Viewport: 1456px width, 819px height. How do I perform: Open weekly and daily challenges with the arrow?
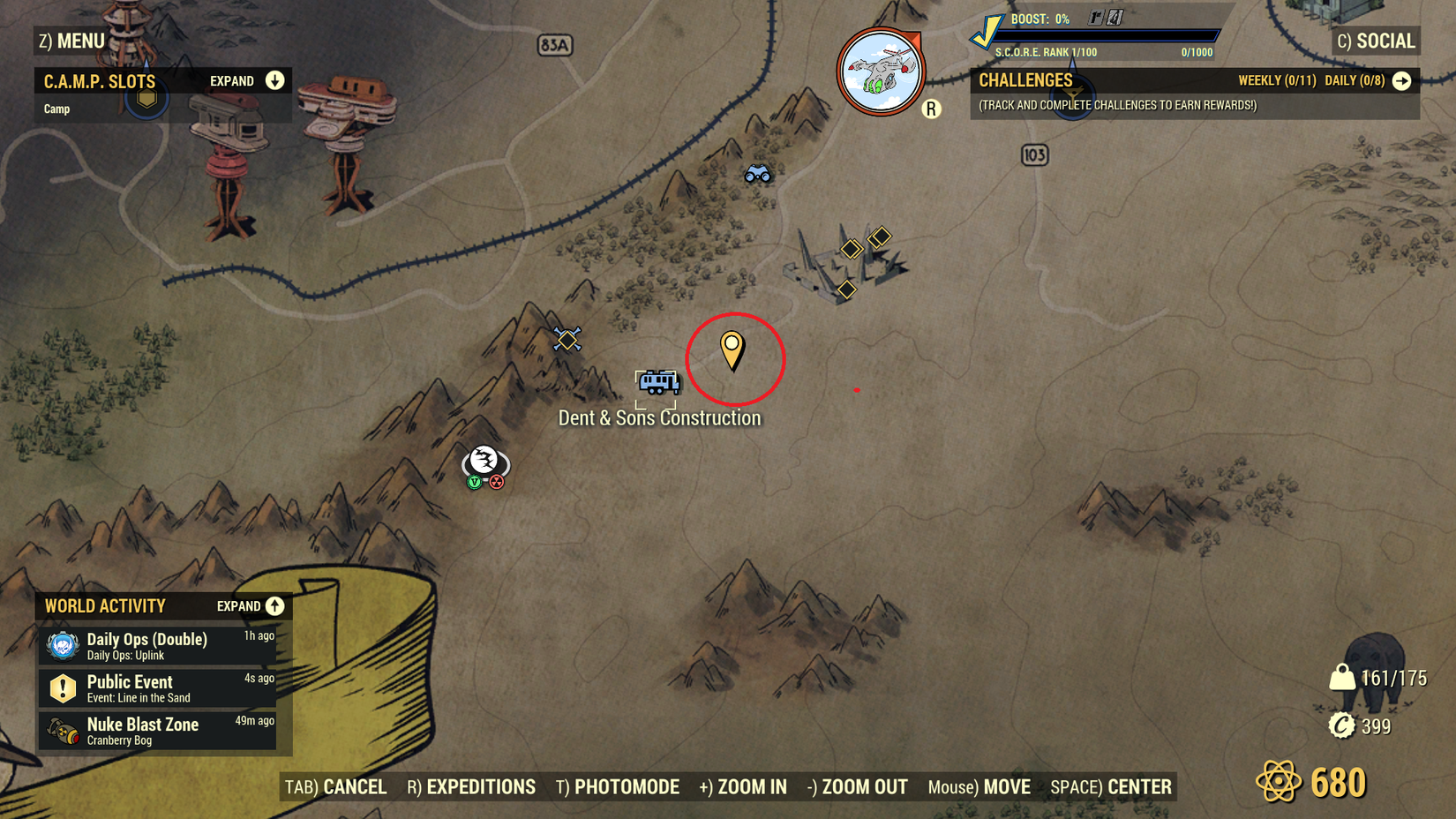[1403, 80]
